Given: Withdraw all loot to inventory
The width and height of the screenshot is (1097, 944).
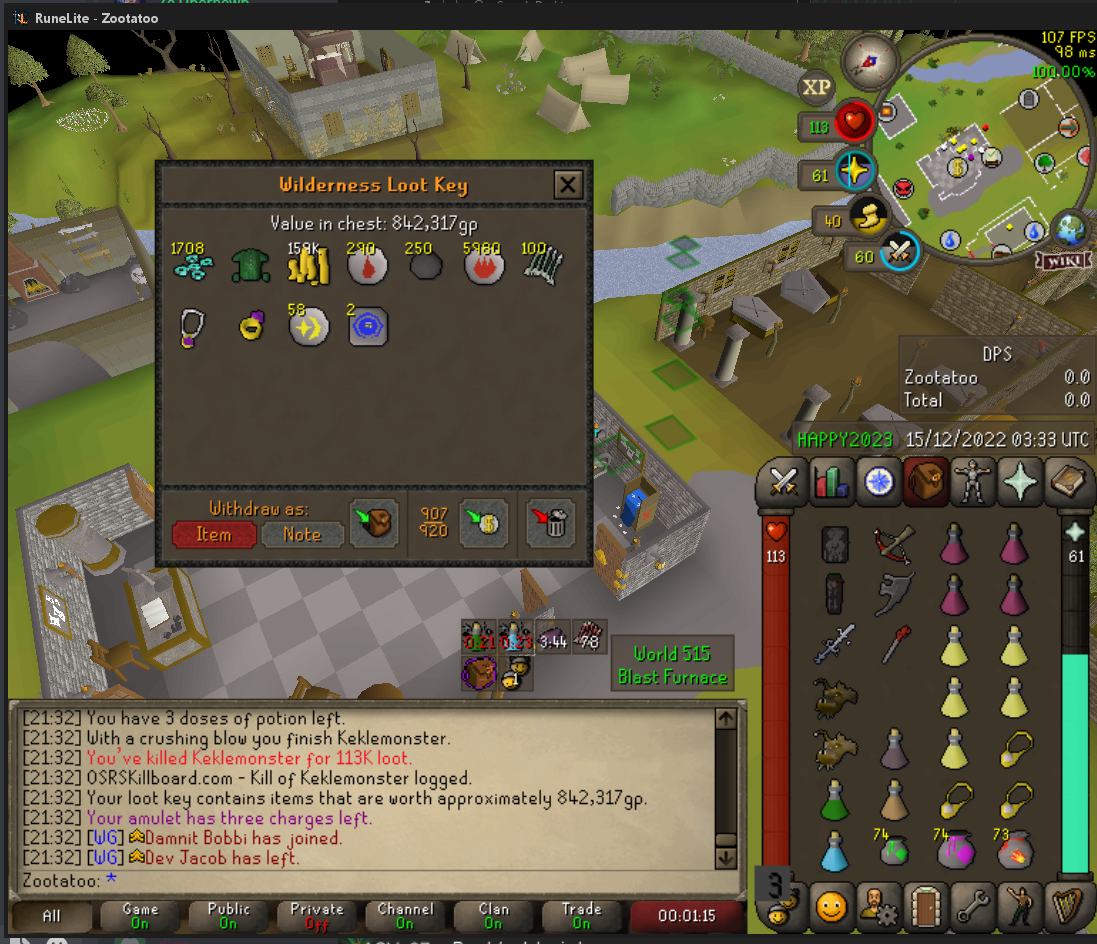Looking at the screenshot, I should click(373, 522).
